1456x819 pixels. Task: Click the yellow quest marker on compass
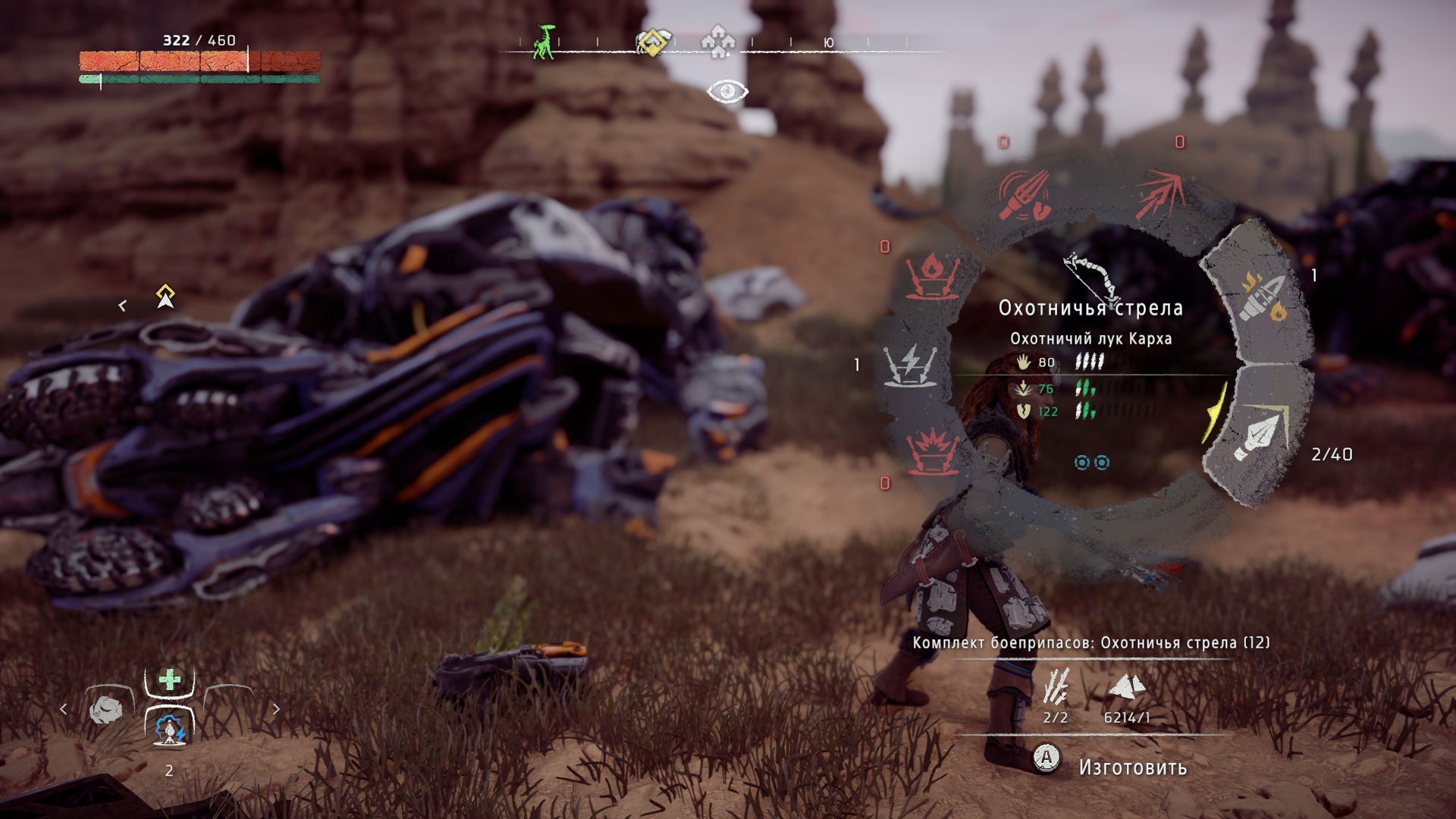(652, 42)
